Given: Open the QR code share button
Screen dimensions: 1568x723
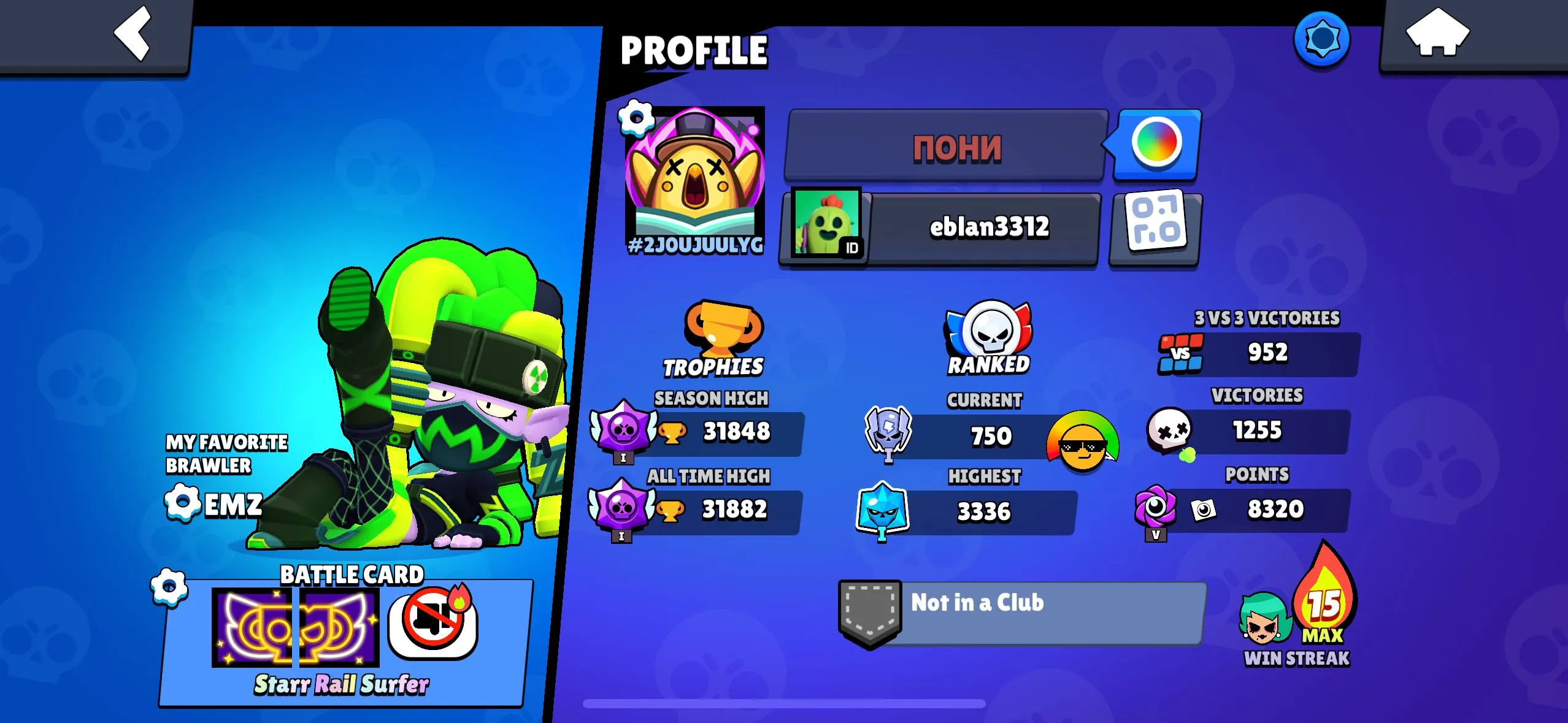Looking at the screenshot, I should pyautogui.click(x=1156, y=229).
